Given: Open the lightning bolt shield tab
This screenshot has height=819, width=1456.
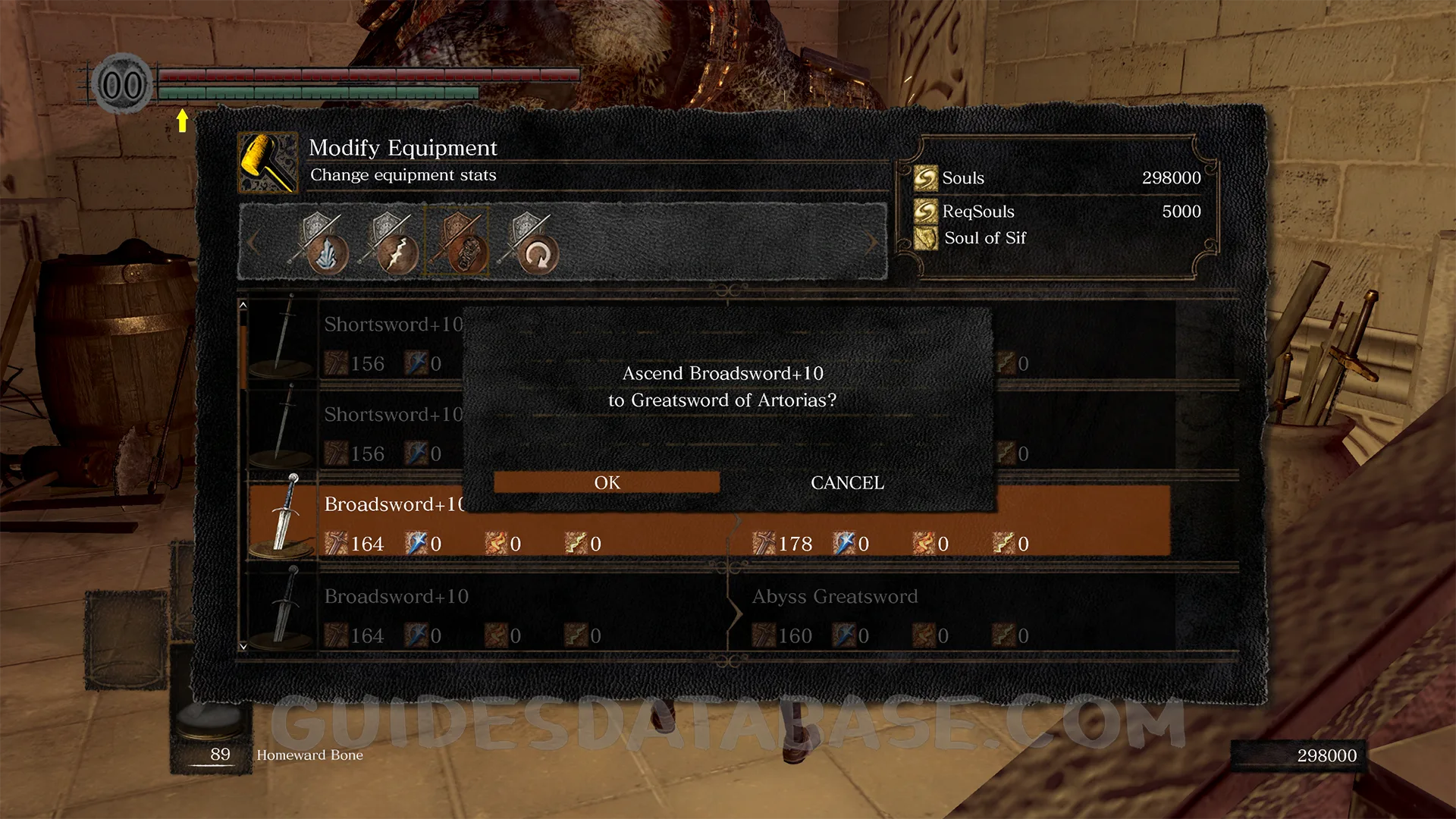Looking at the screenshot, I should coord(390,244).
